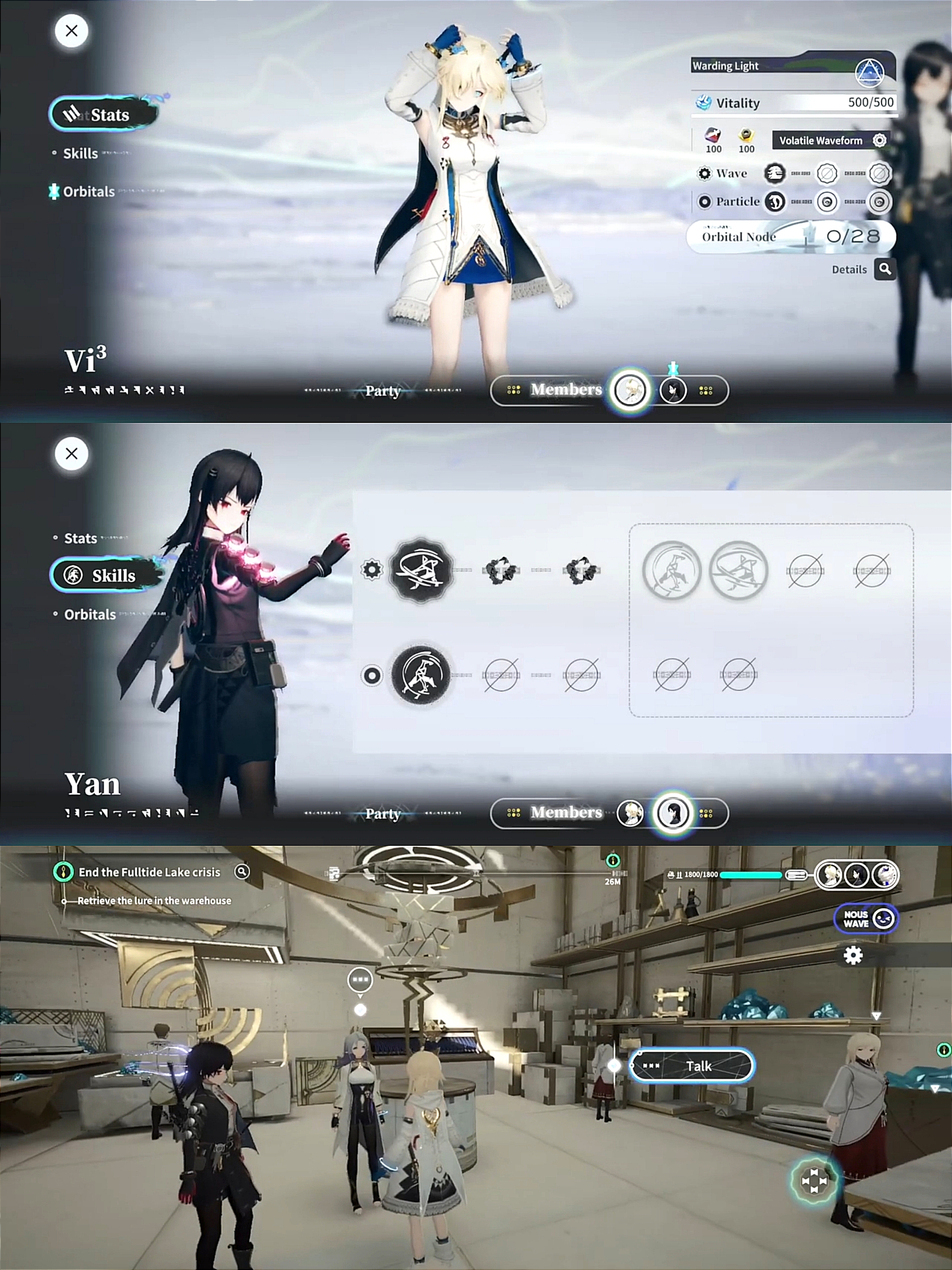Close Vi's character stats screen

tap(71, 31)
